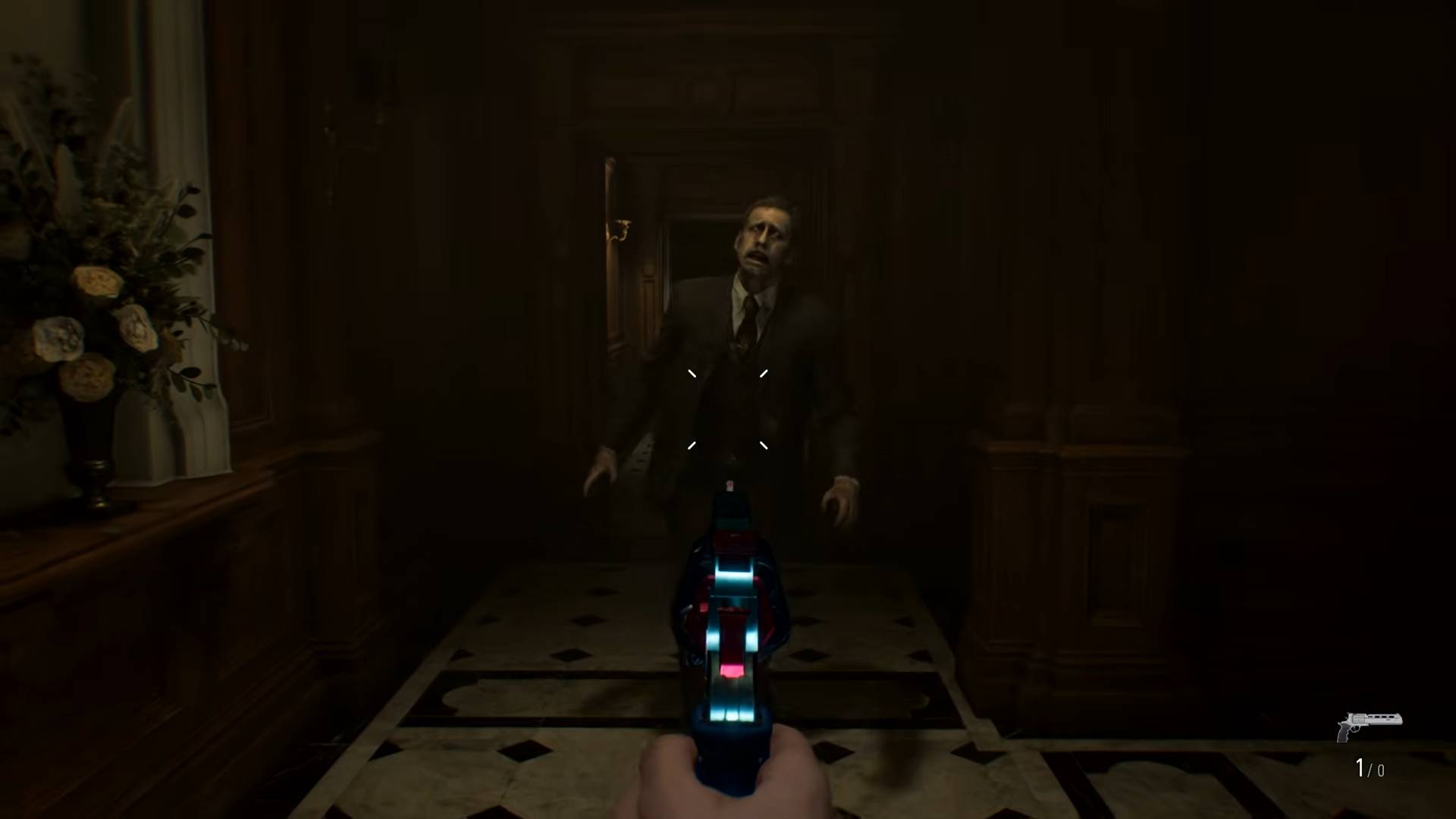The width and height of the screenshot is (1456, 819).
Task: Click the upper-left crosshair bracket
Action: (x=691, y=373)
